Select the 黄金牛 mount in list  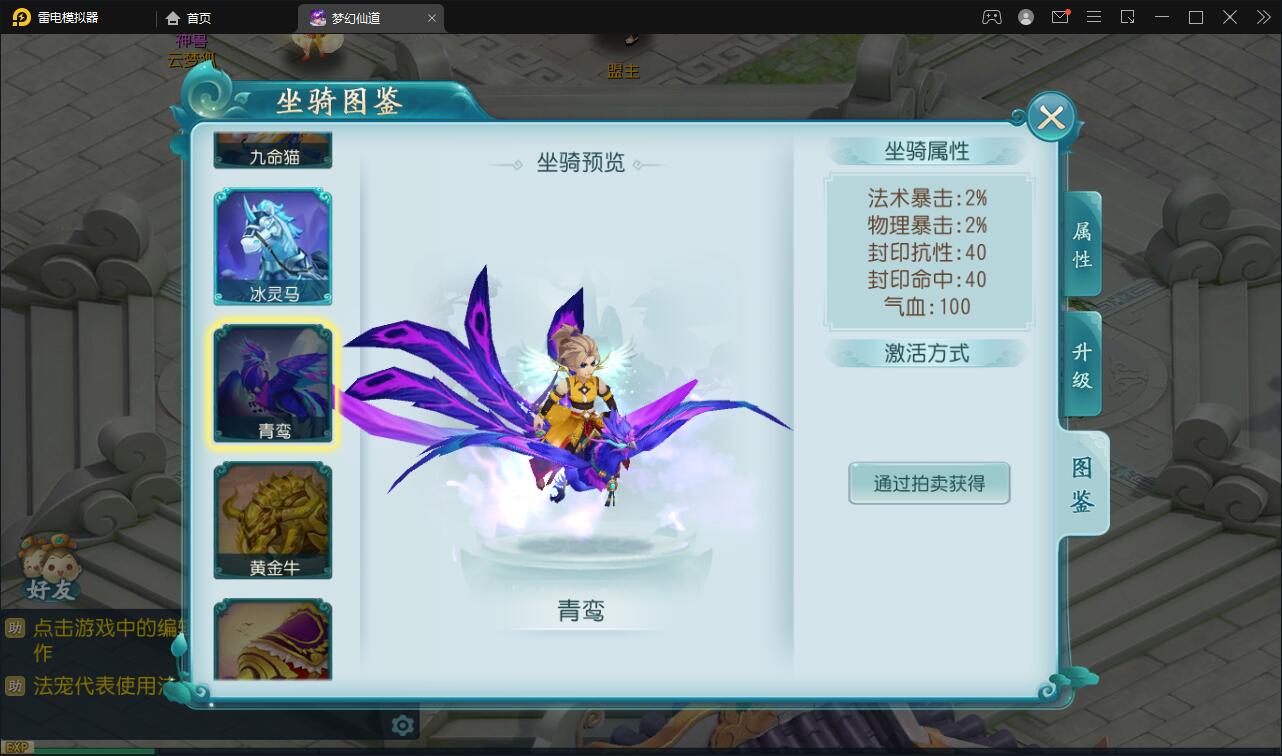coord(271,518)
